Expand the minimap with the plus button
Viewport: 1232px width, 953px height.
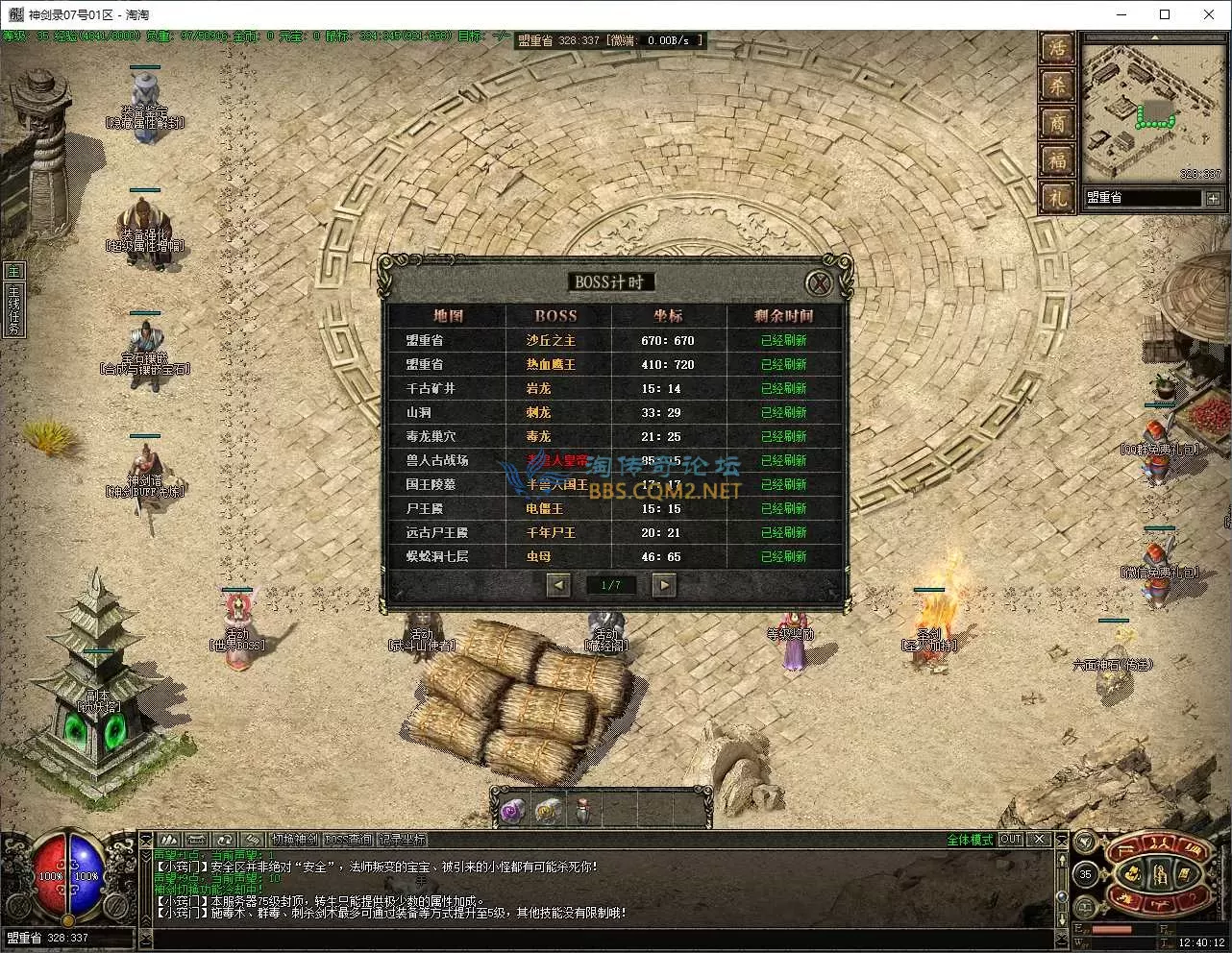pyautogui.click(x=1215, y=199)
